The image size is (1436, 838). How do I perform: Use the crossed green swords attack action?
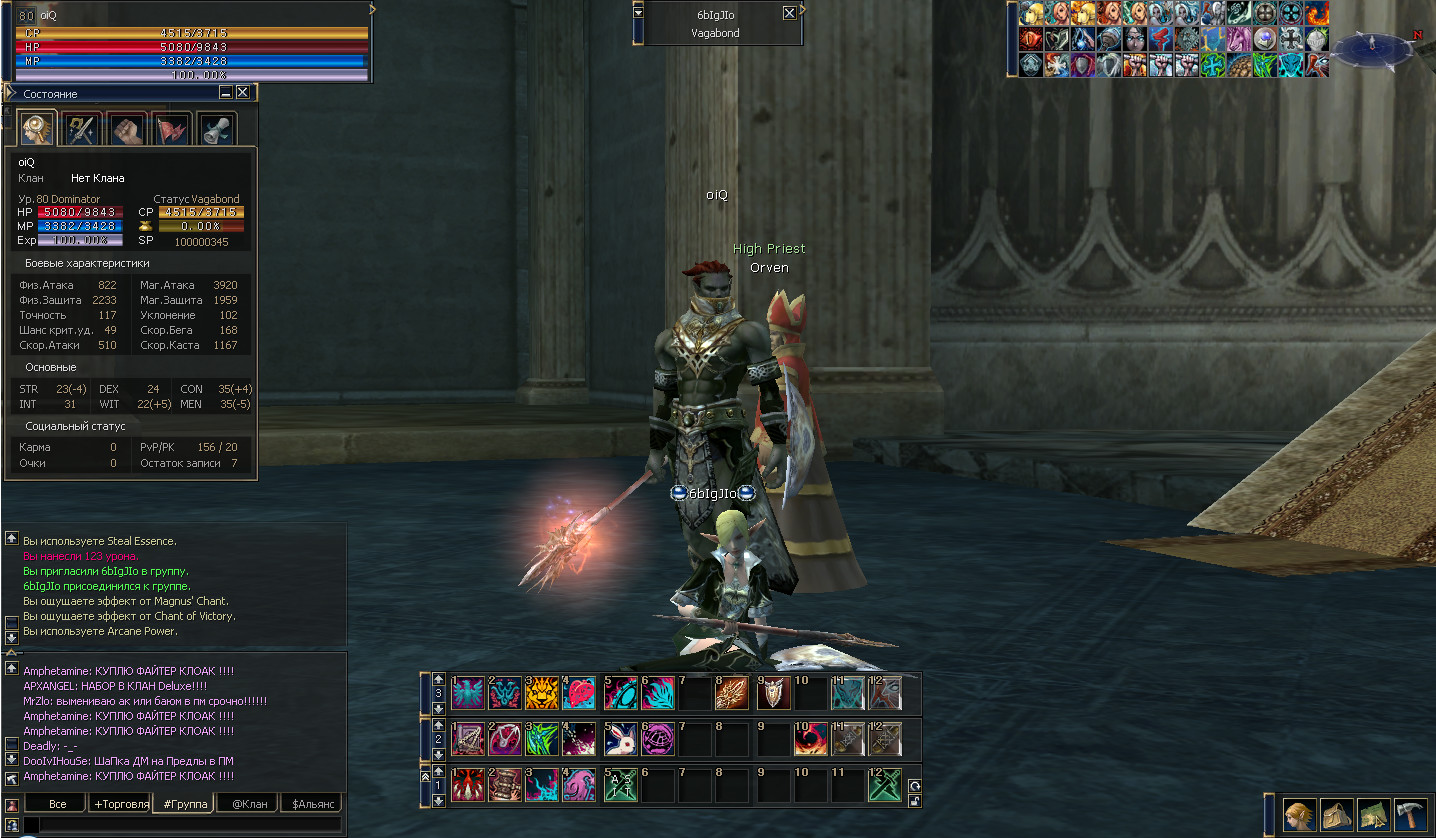tap(884, 785)
